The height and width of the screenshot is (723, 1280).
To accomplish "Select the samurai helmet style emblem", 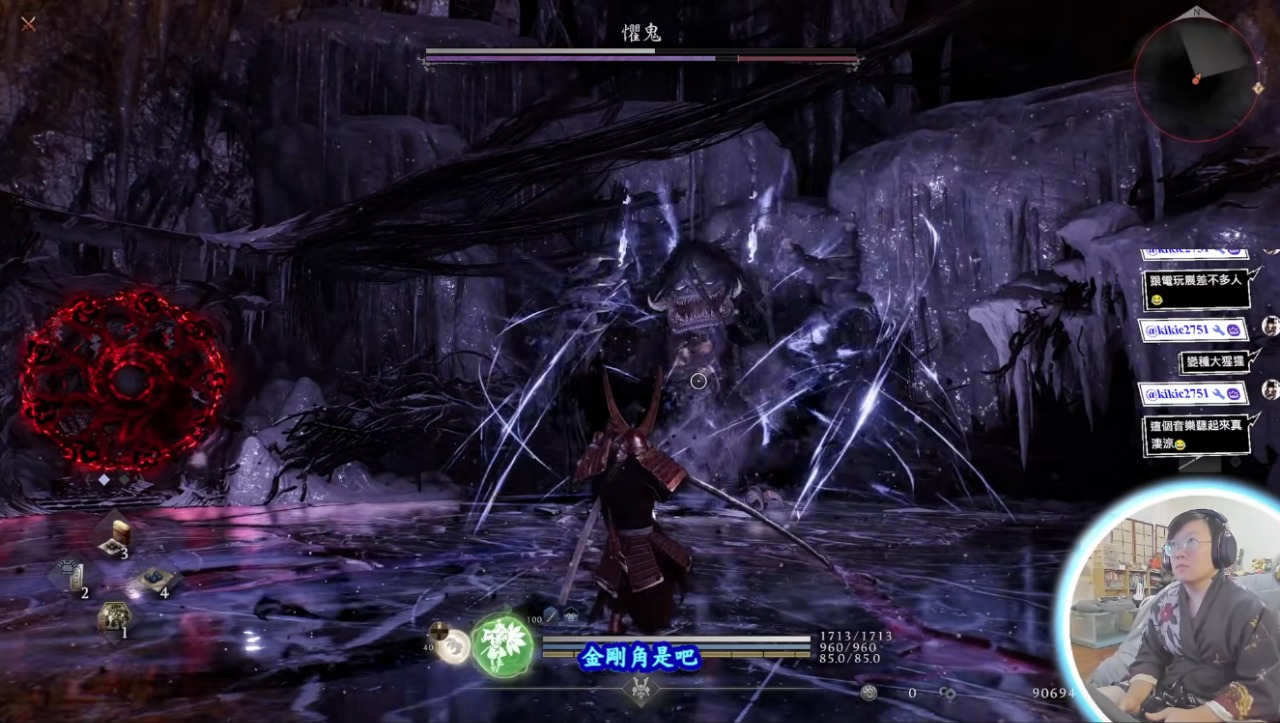I will click(640, 688).
